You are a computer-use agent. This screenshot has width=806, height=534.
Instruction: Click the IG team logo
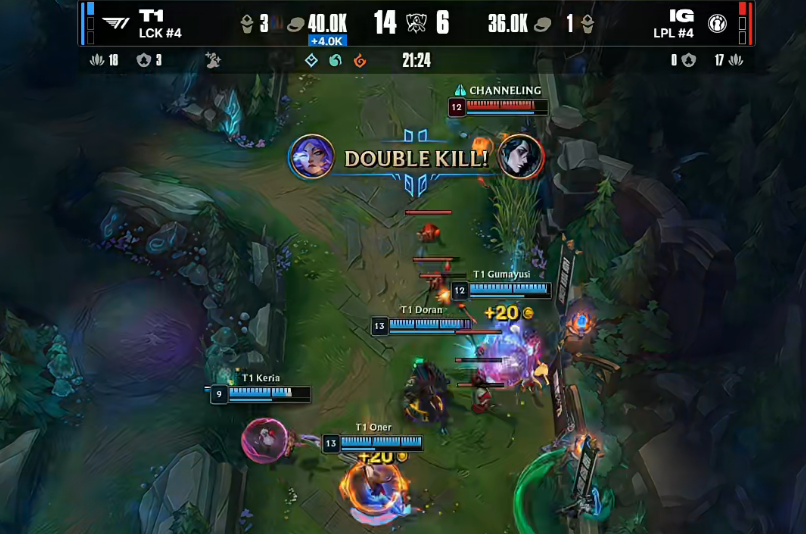coord(717,23)
